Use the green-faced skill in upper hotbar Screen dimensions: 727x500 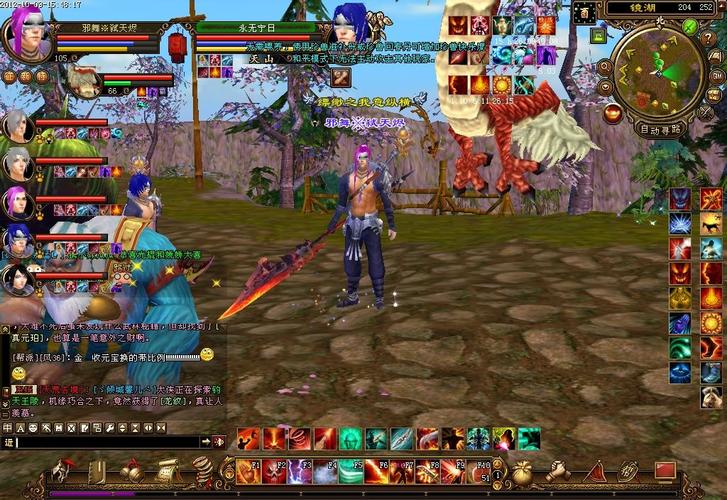[x=351, y=438]
